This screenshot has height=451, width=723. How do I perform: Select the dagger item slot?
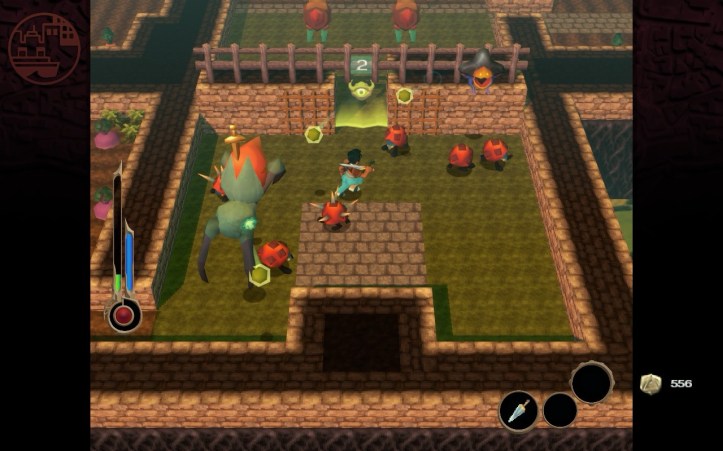518,411
